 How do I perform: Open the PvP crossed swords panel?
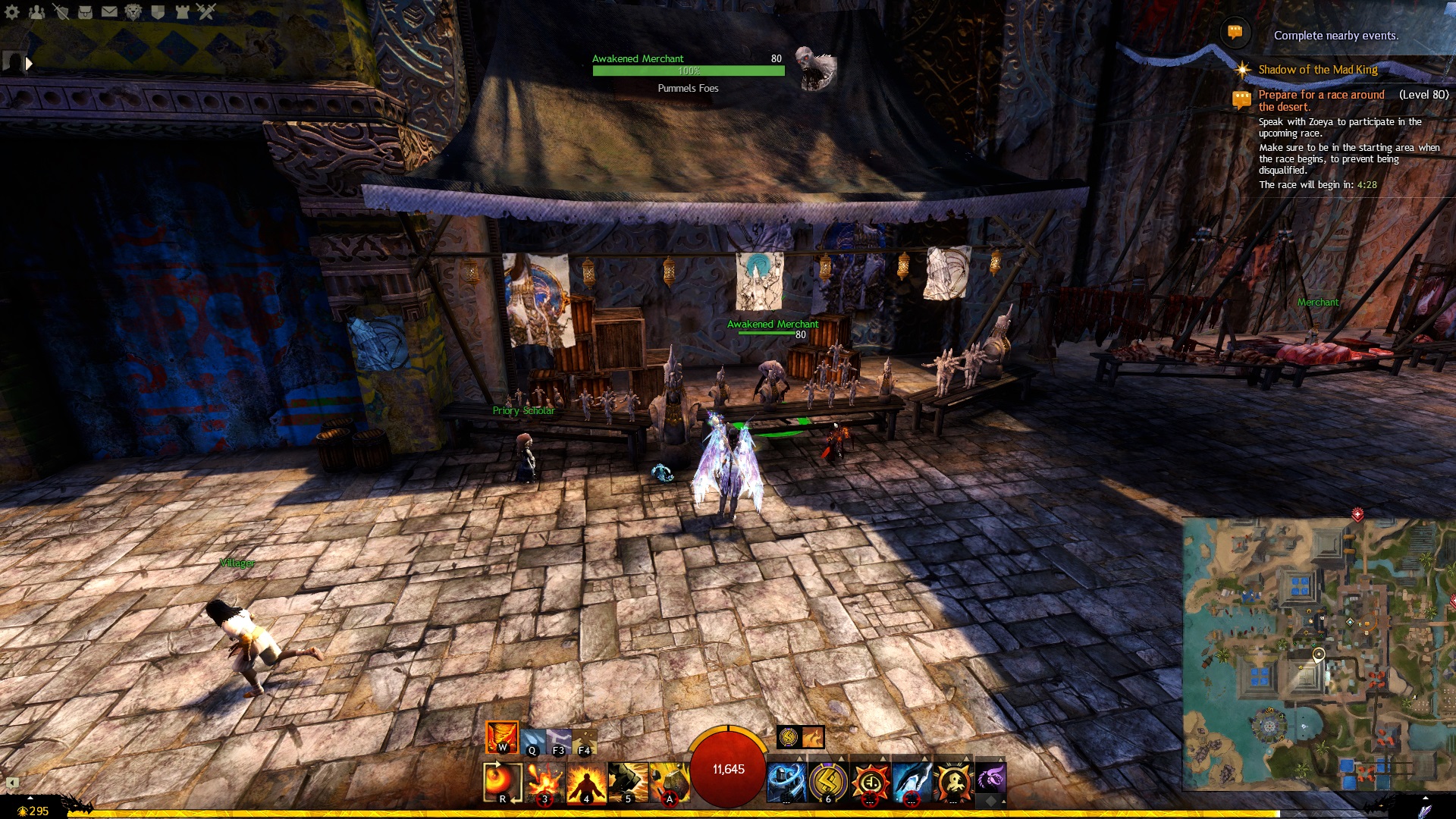(x=206, y=12)
